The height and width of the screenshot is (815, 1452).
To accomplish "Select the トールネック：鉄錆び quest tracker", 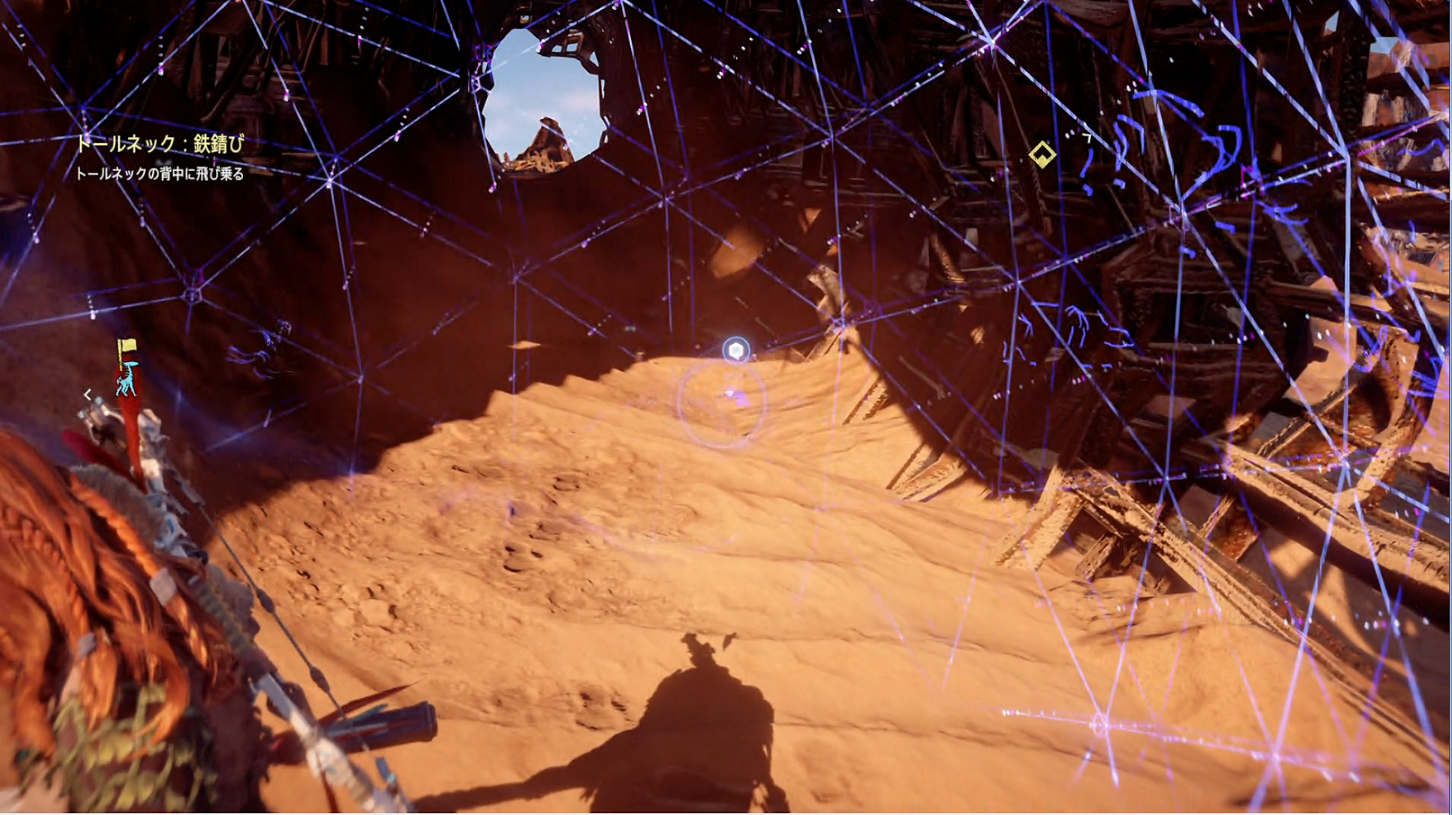I will (160, 144).
